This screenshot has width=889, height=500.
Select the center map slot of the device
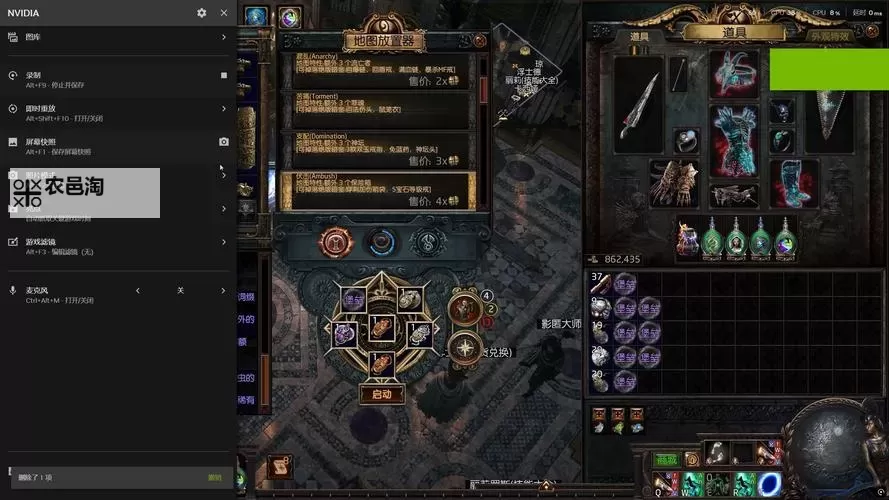tap(382, 326)
